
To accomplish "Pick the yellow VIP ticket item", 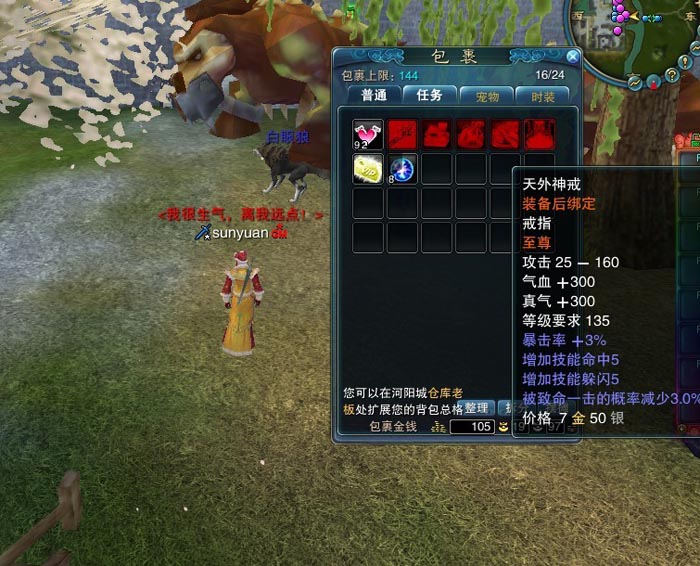I will click(368, 169).
